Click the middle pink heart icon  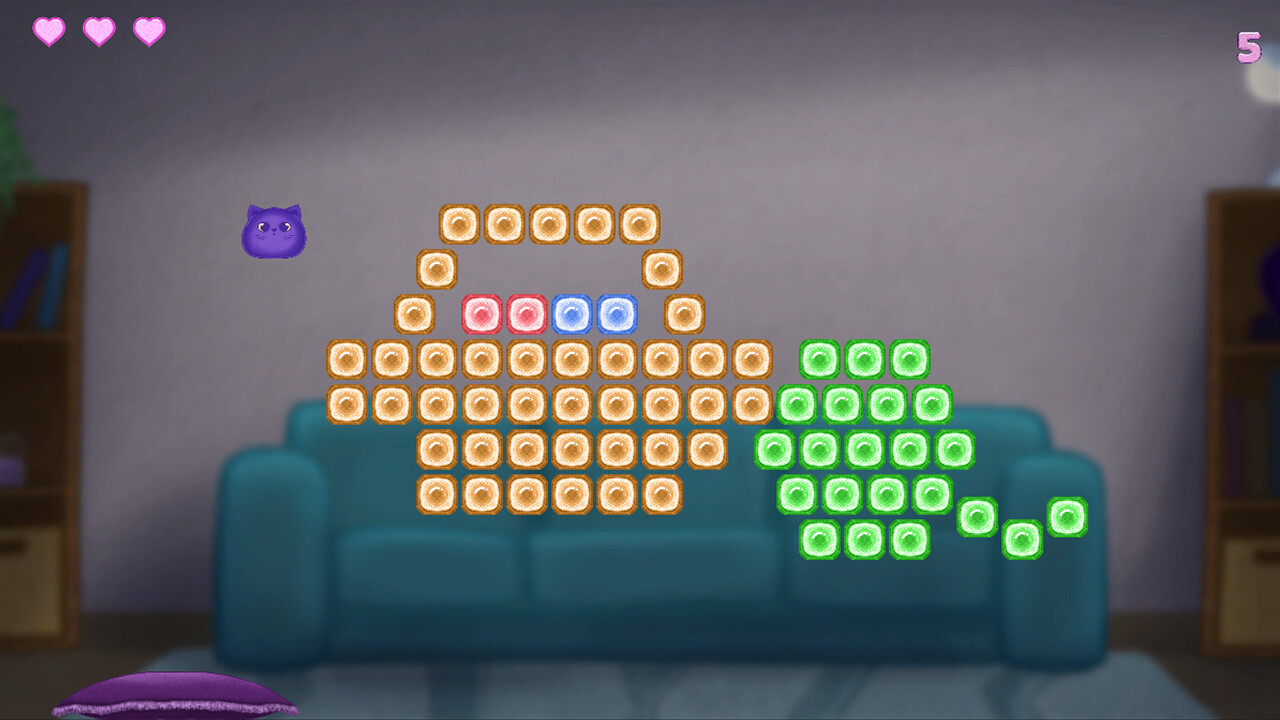tap(98, 30)
